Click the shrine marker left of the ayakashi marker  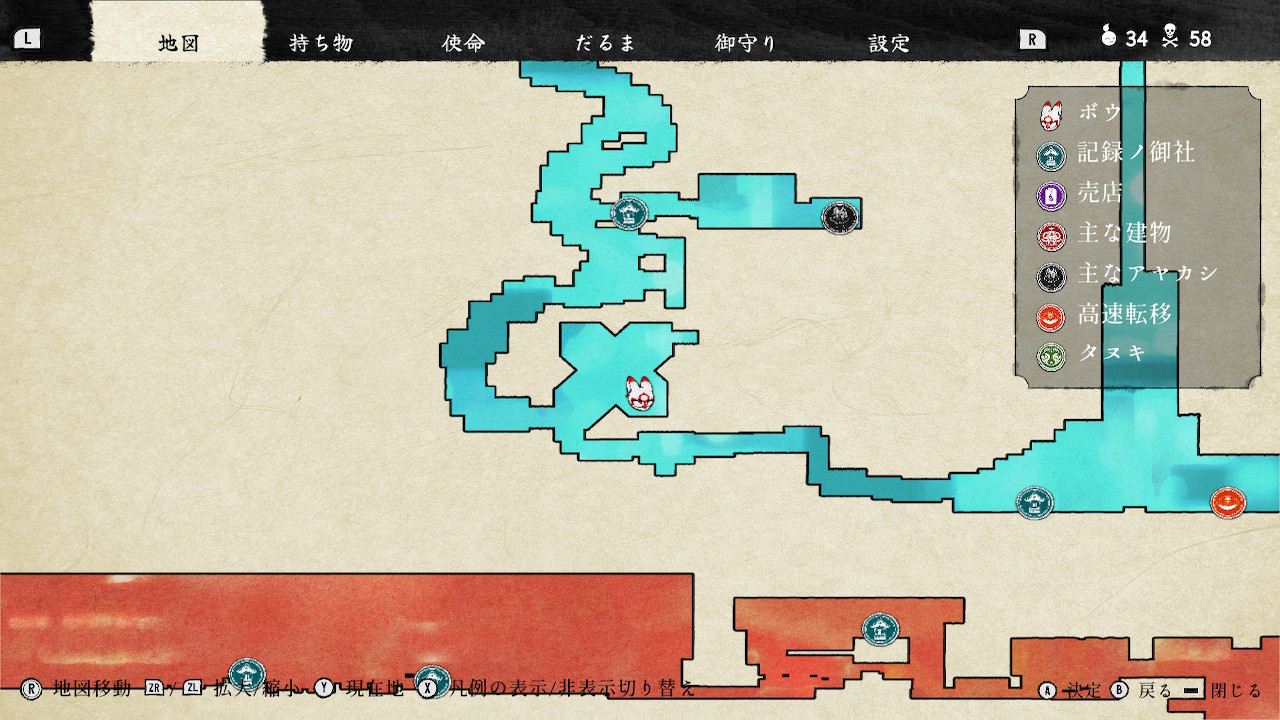point(629,213)
